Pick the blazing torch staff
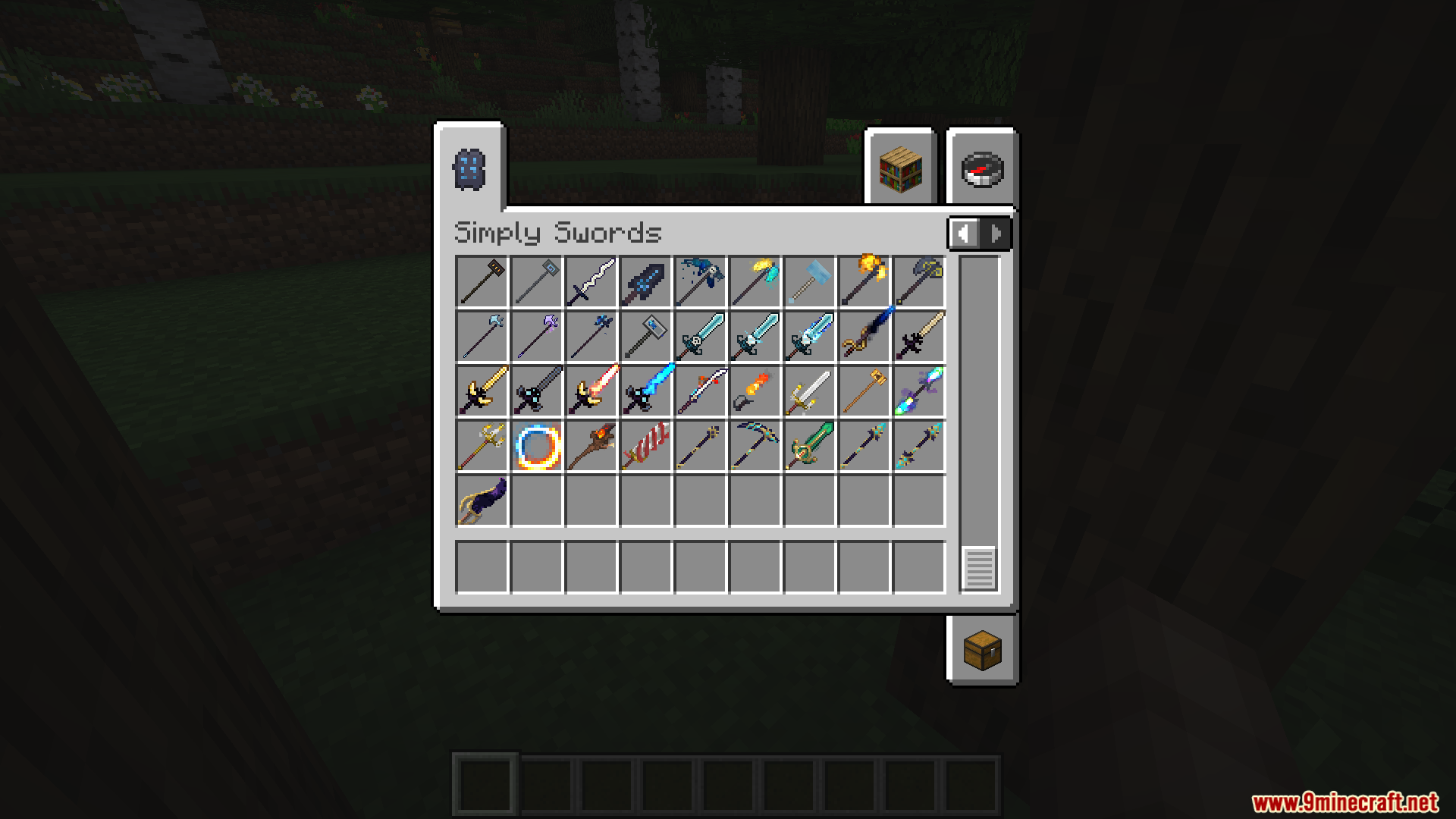Viewport: 1456px width, 819px height. click(x=590, y=446)
